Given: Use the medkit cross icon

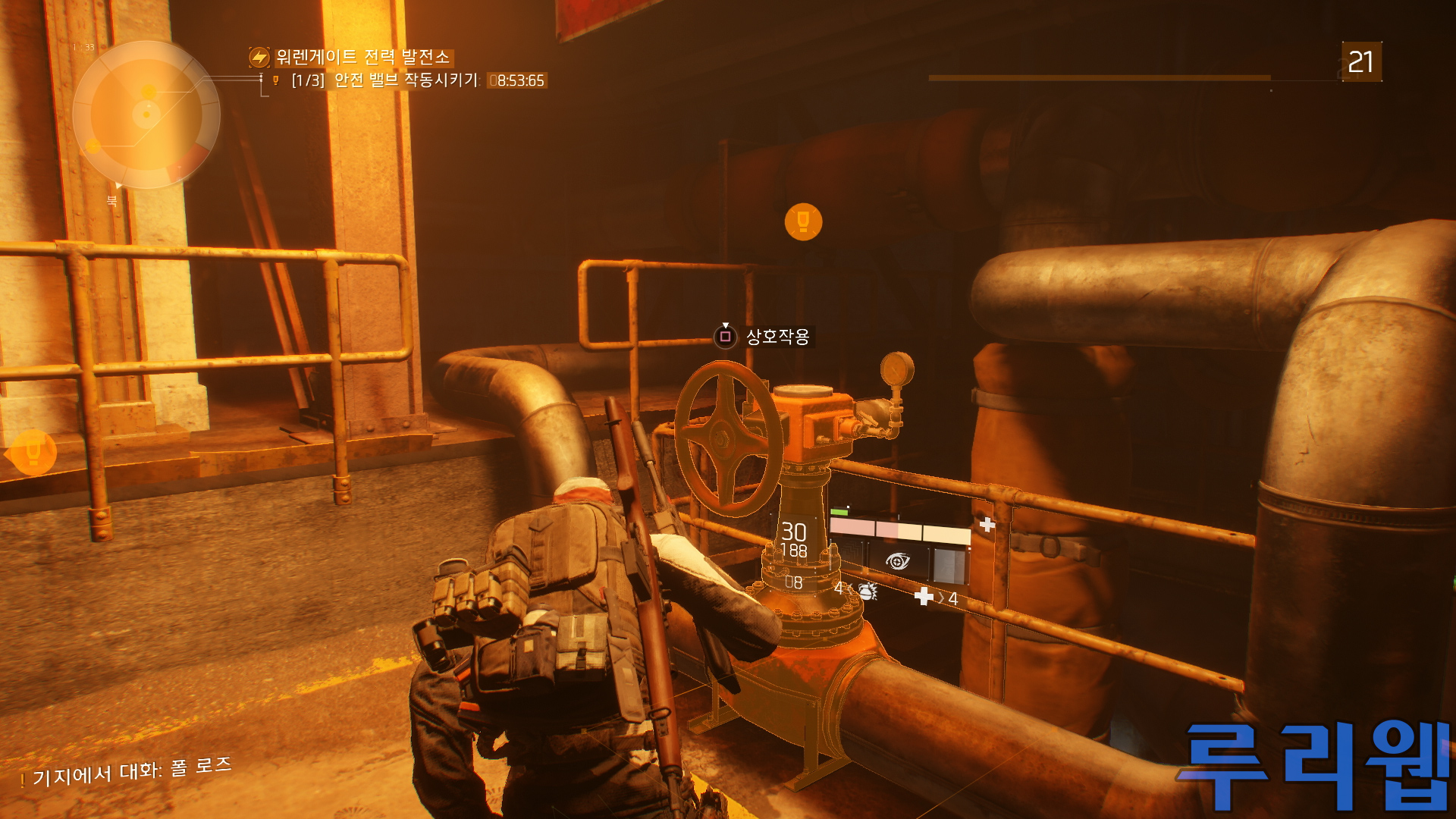Looking at the screenshot, I should click(x=924, y=597).
